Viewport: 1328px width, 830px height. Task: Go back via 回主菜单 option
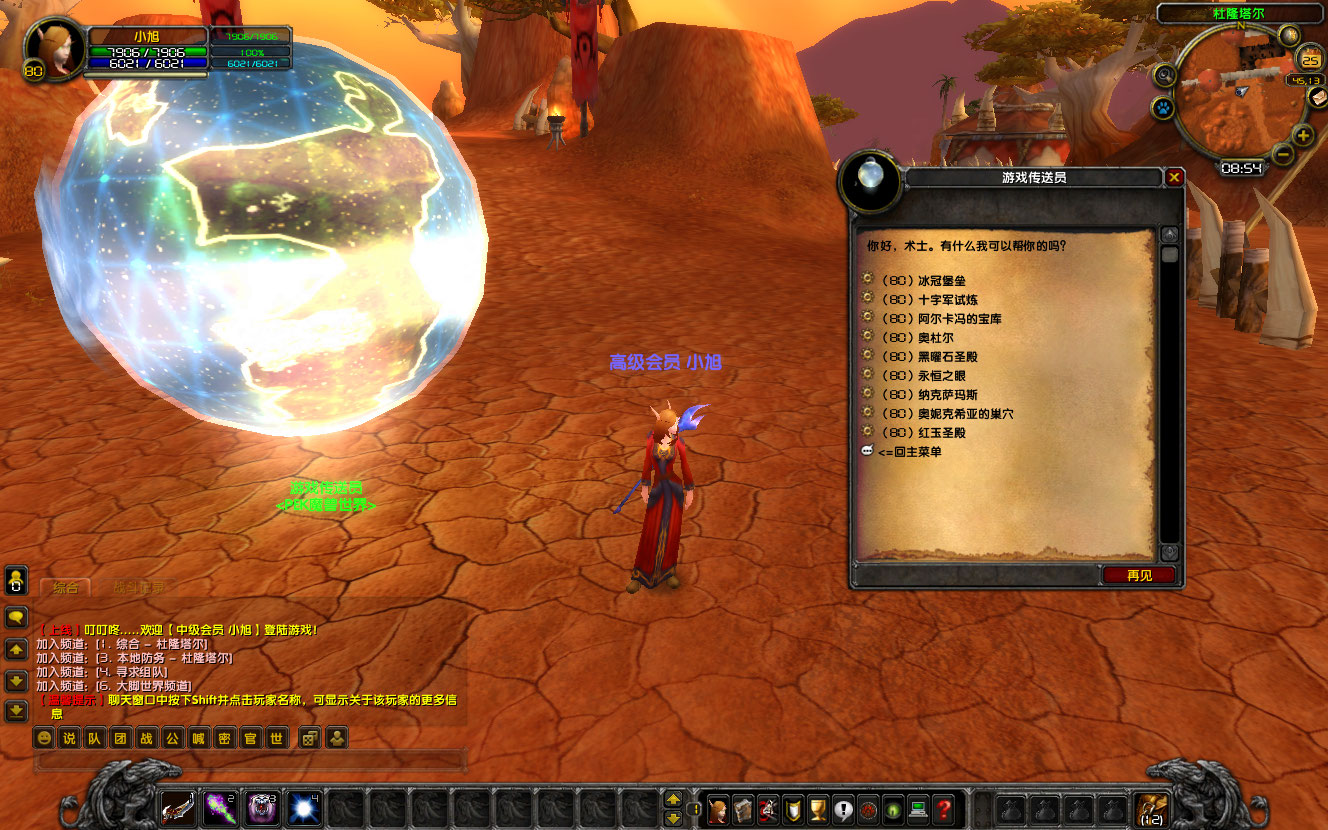909,452
